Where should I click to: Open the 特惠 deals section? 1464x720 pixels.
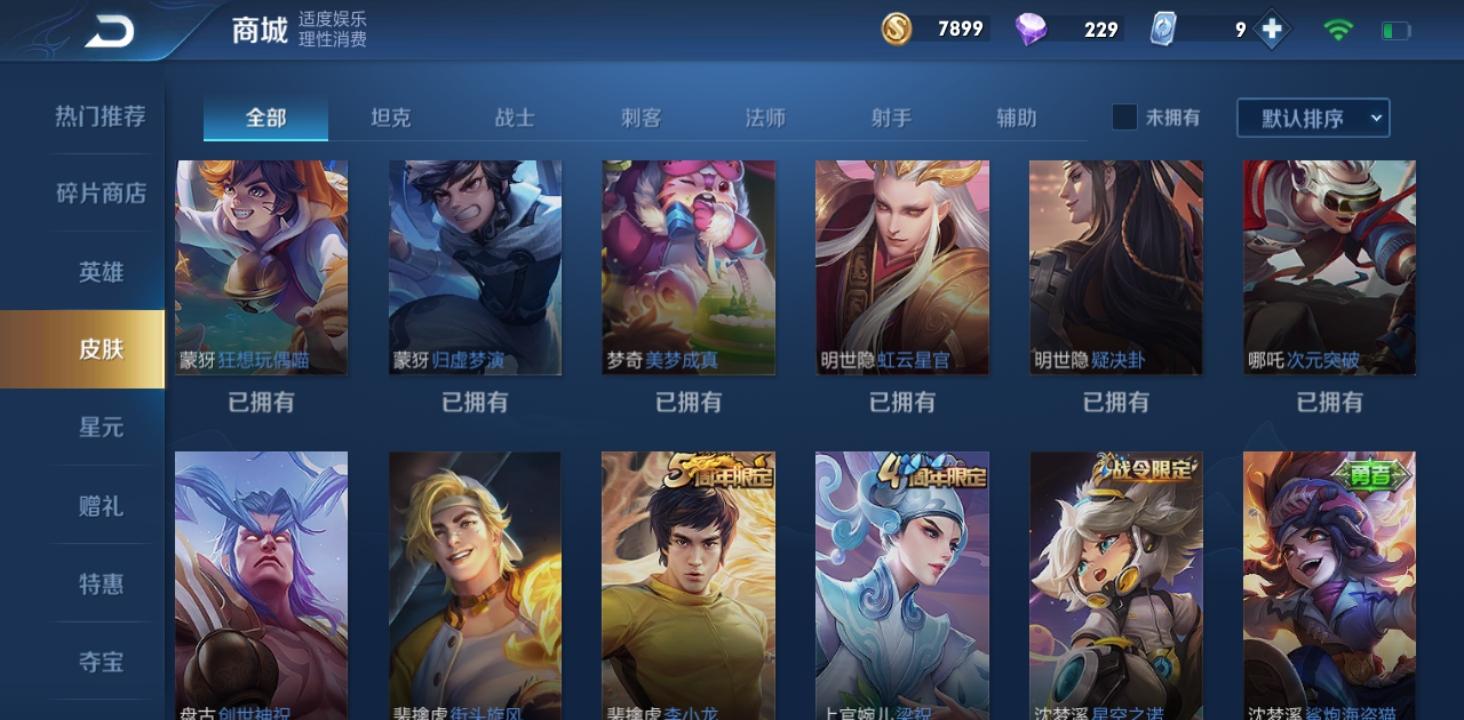coord(100,583)
